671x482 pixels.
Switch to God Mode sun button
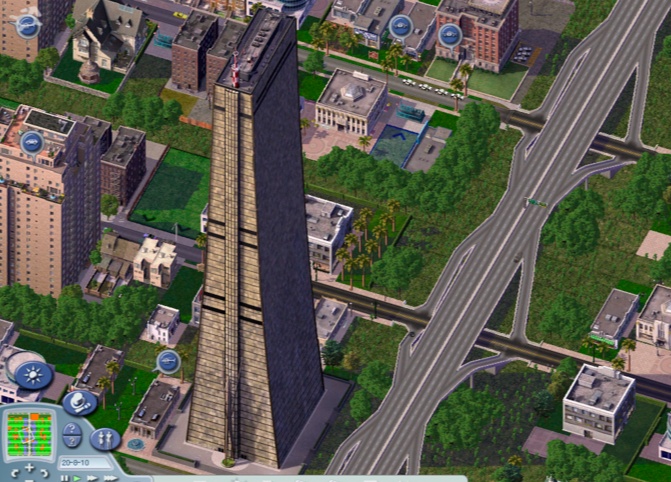(x=34, y=374)
